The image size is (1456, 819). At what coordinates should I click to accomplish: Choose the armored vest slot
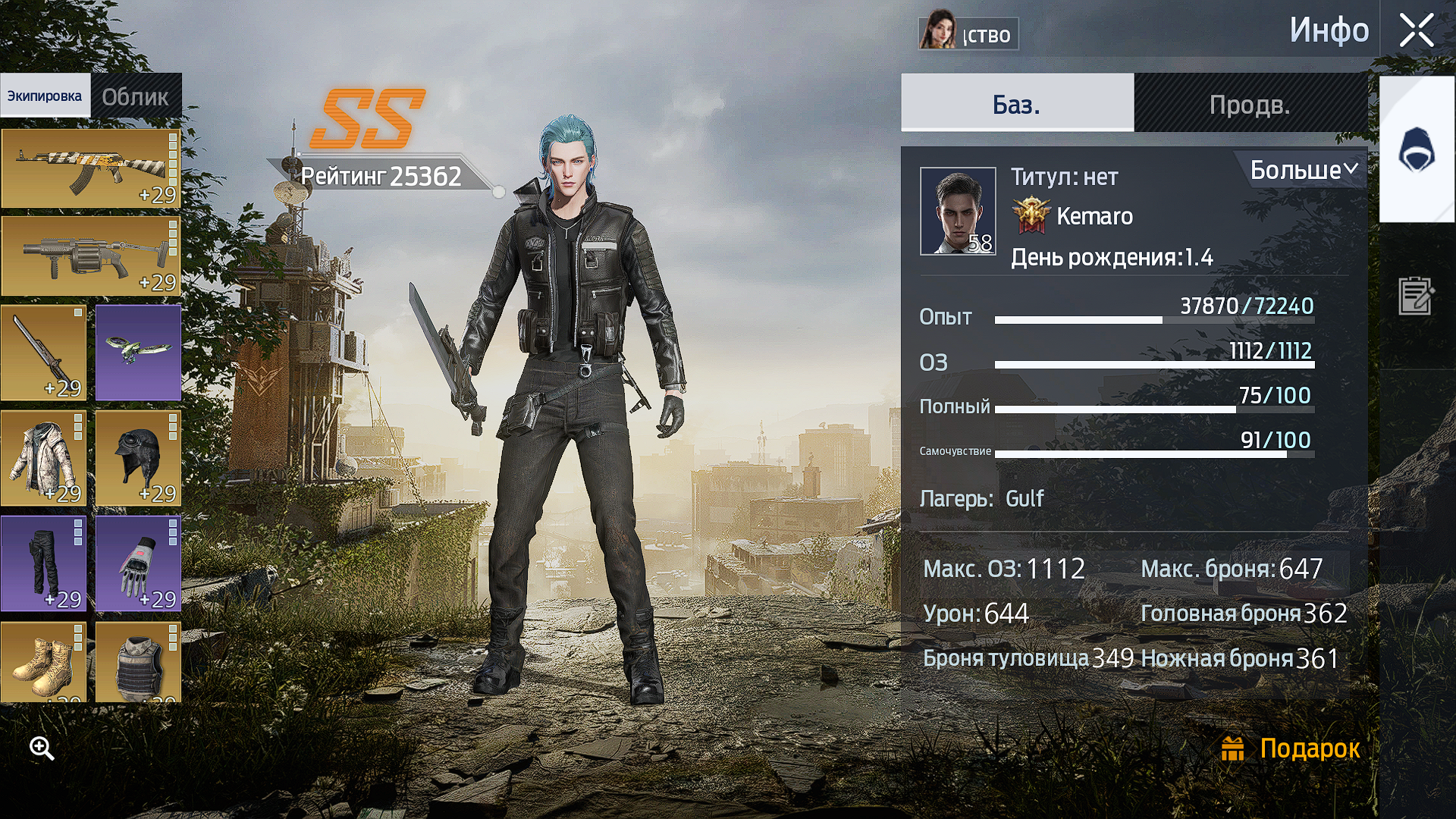tap(138, 663)
